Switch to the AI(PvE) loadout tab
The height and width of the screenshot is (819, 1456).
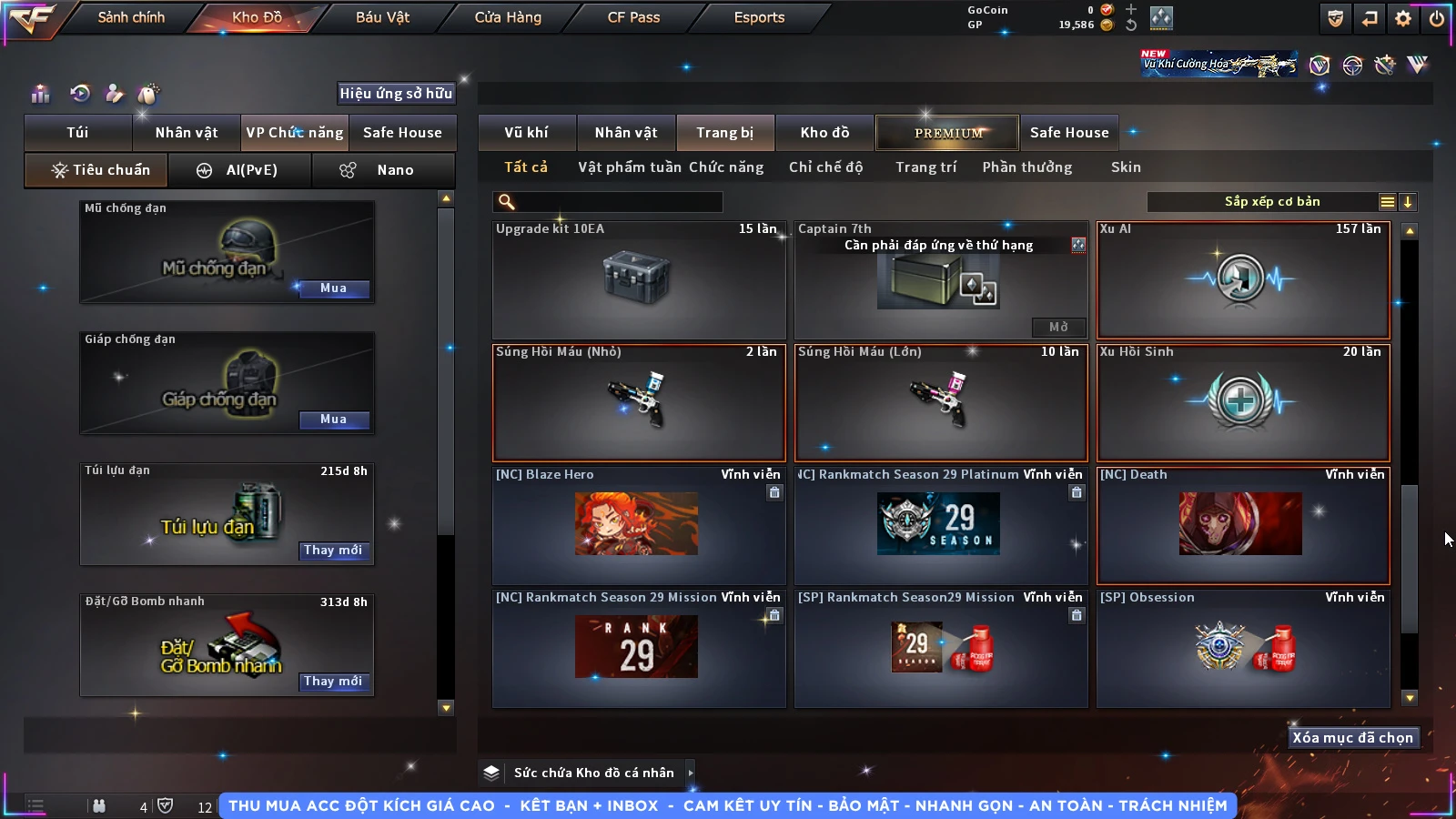point(240,170)
